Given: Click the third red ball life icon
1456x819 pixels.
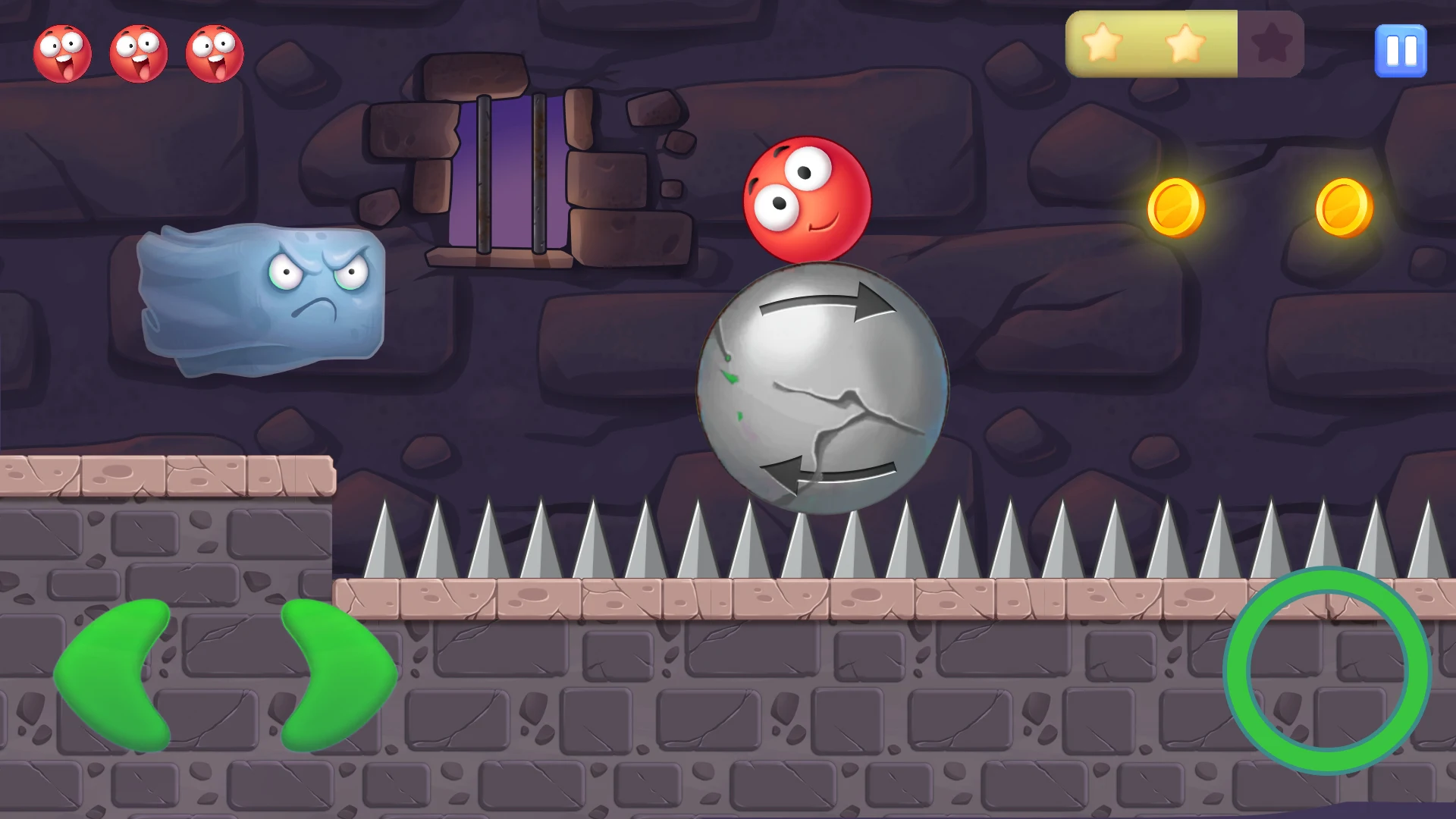Looking at the screenshot, I should (x=213, y=52).
